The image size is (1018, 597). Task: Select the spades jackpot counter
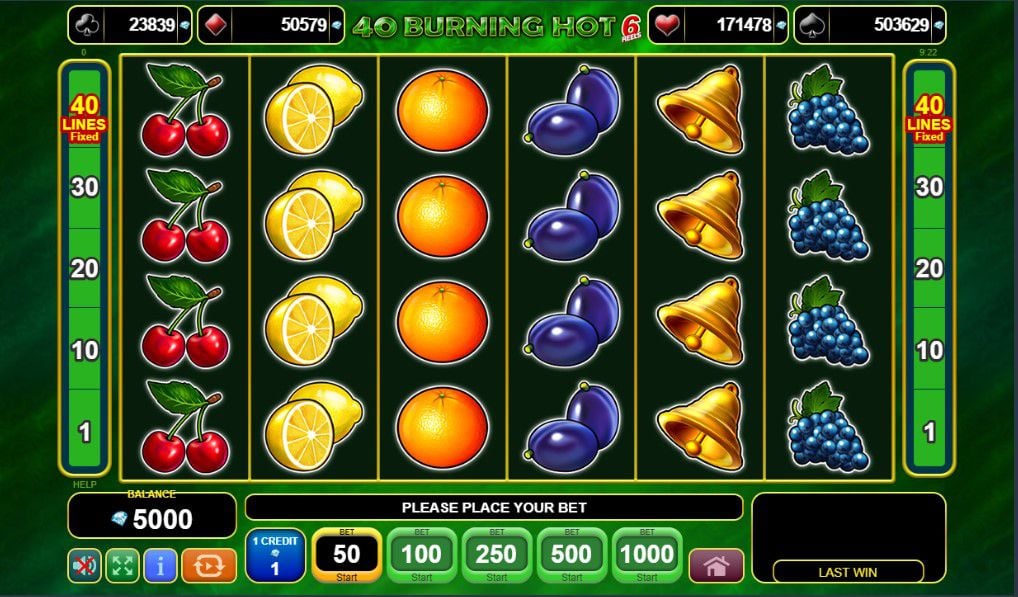[869, 25]
